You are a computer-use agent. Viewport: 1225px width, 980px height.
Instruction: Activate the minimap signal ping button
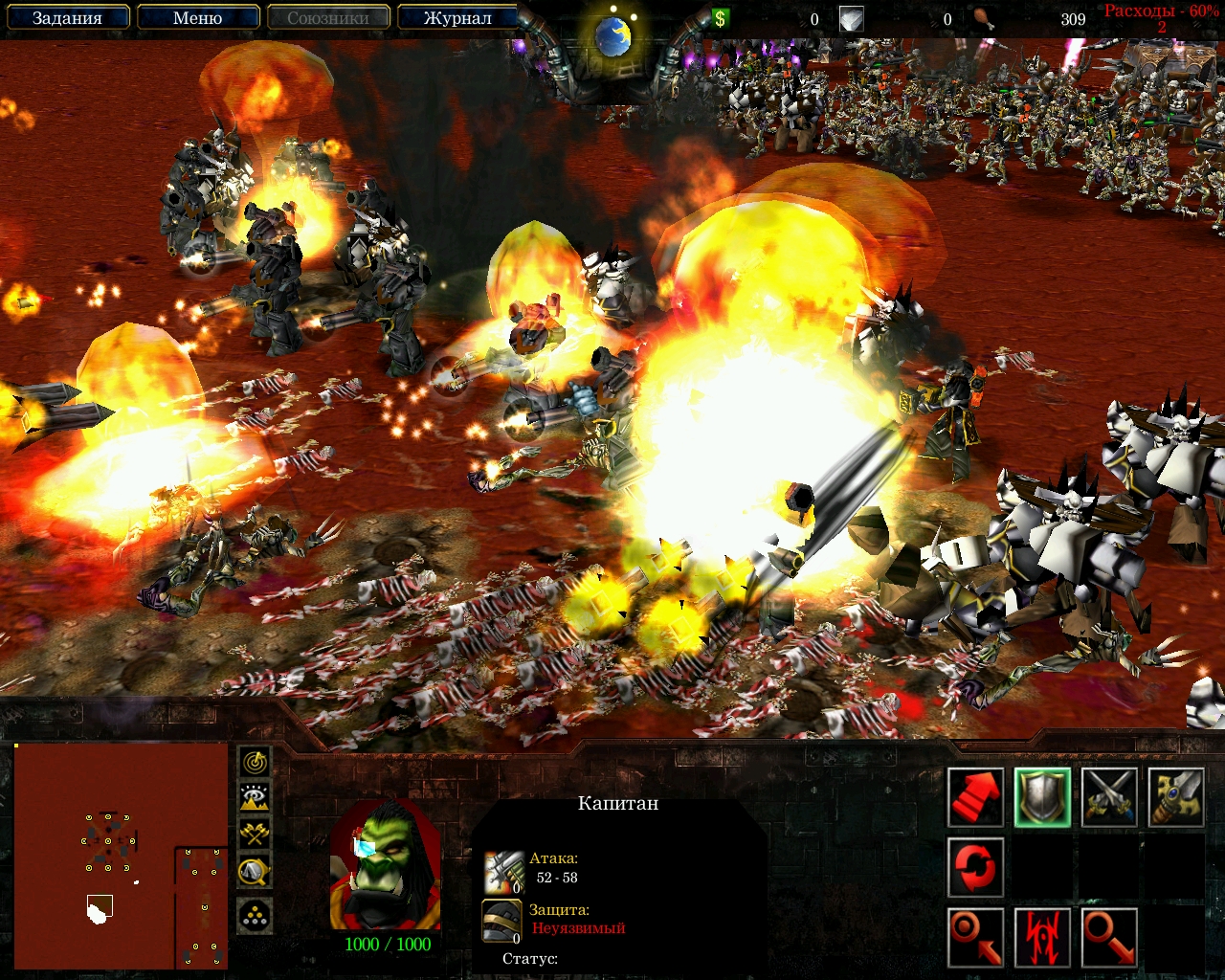click(x=255, y=763)
